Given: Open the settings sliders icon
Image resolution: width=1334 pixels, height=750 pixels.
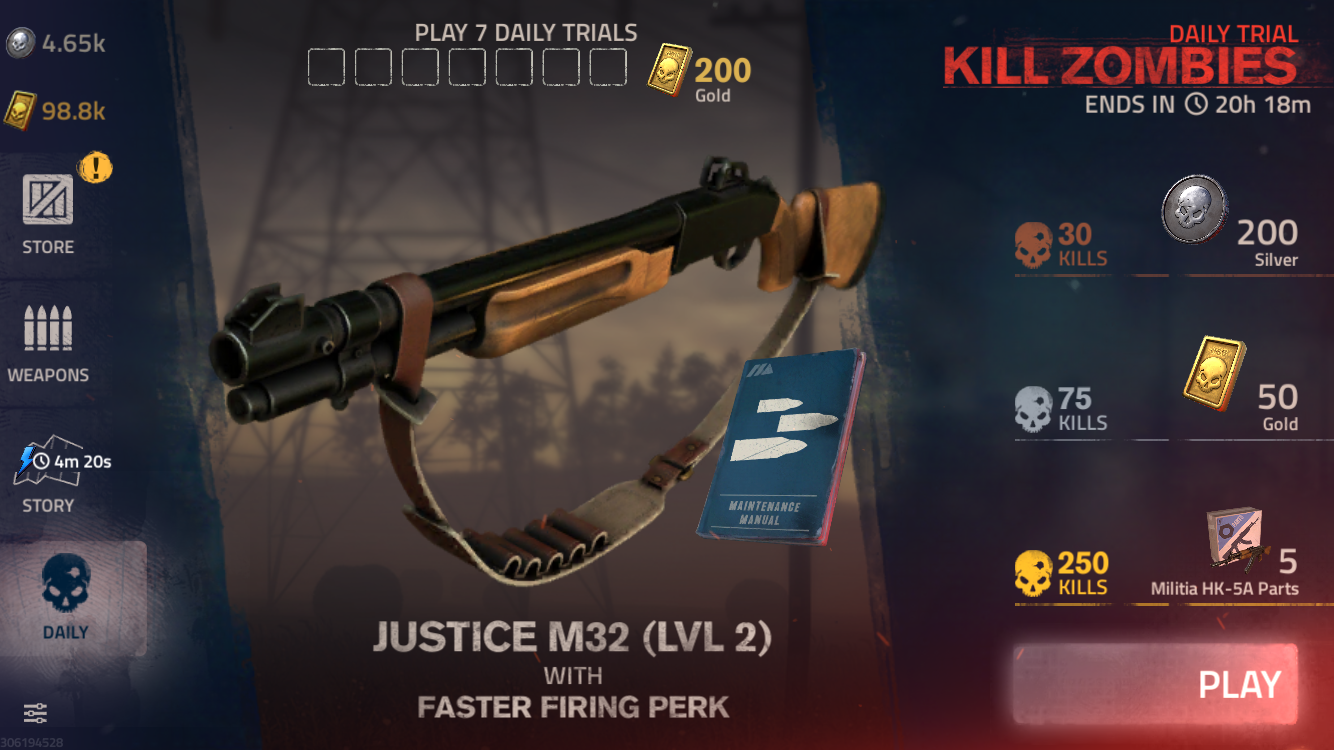Looking at the screenshot, I should tap(35, 713).
